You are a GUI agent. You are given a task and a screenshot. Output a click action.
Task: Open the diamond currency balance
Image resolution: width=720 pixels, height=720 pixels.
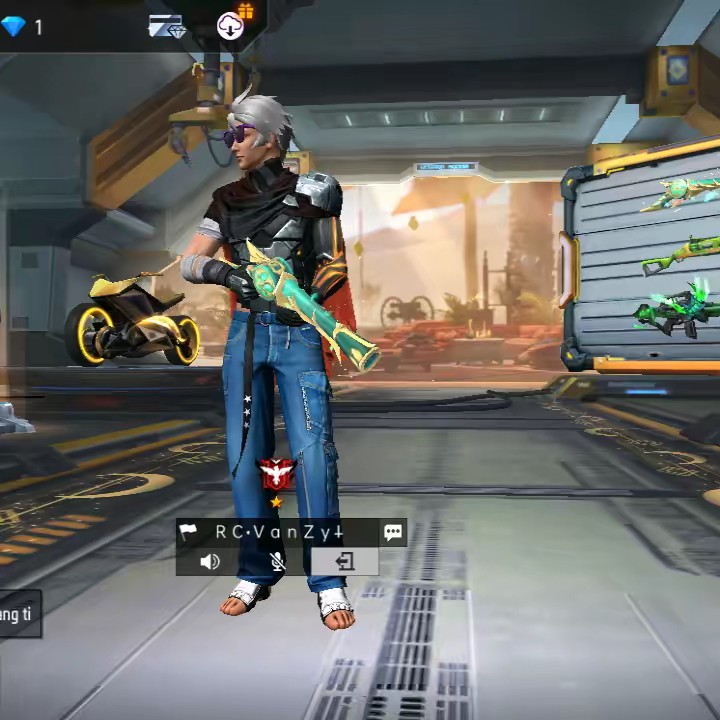coord(22,27)
